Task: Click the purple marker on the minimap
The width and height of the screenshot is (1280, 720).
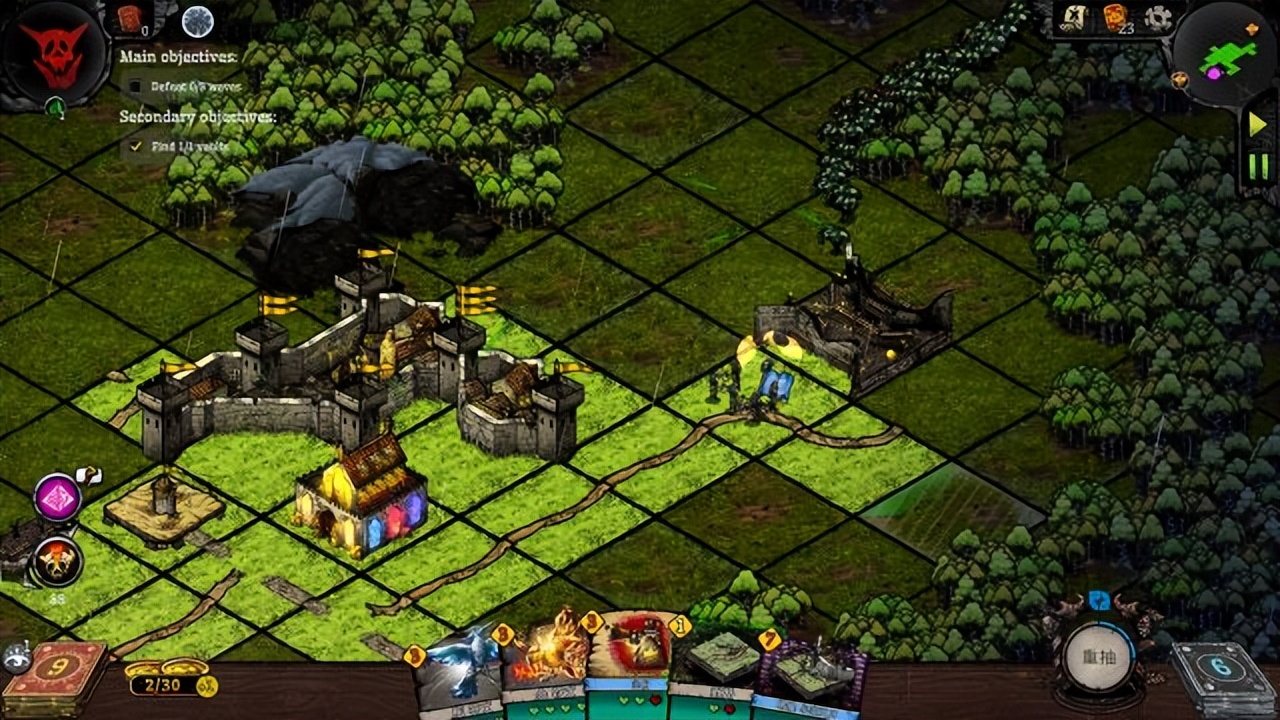Action: coord(1213,73)
